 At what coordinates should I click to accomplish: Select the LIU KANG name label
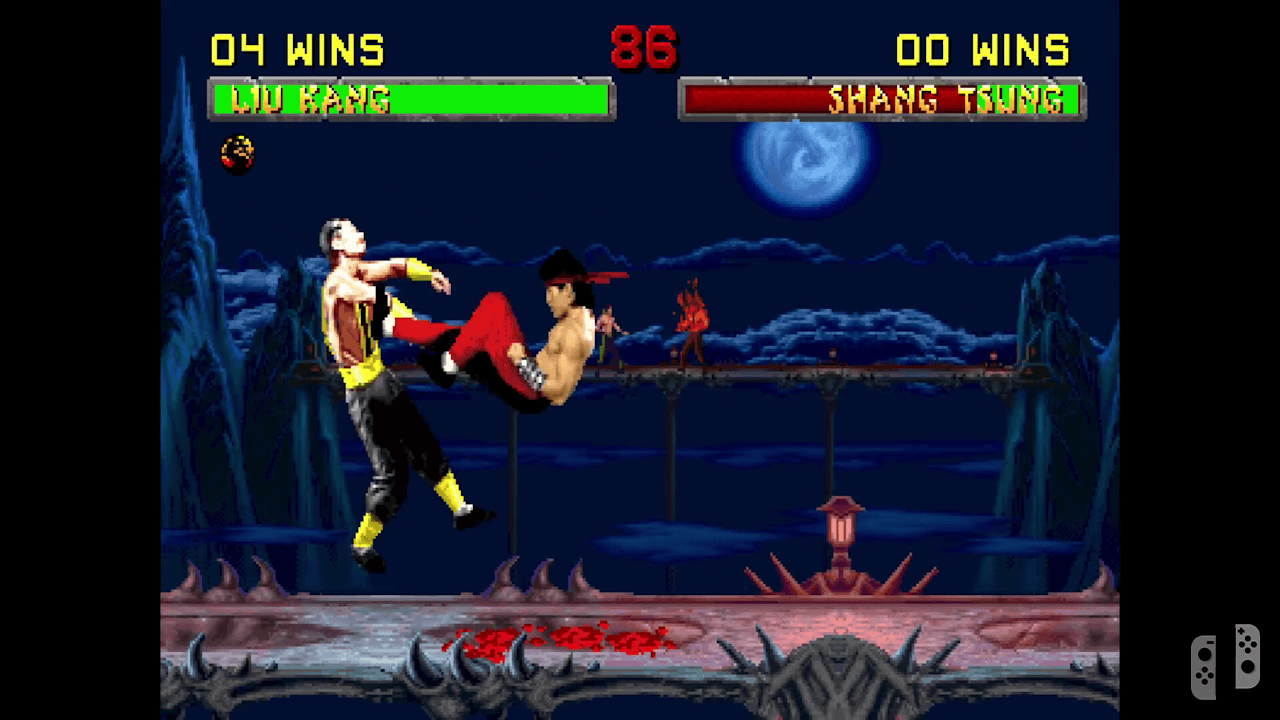pos(300,98)
